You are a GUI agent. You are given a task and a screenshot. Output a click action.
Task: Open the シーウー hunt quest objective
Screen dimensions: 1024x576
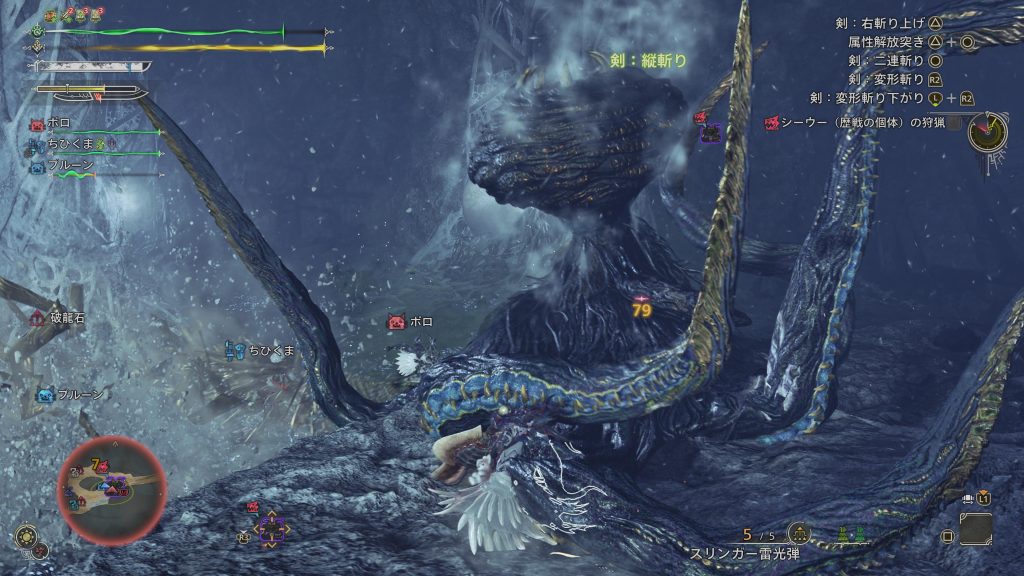[x=859, y=123]
